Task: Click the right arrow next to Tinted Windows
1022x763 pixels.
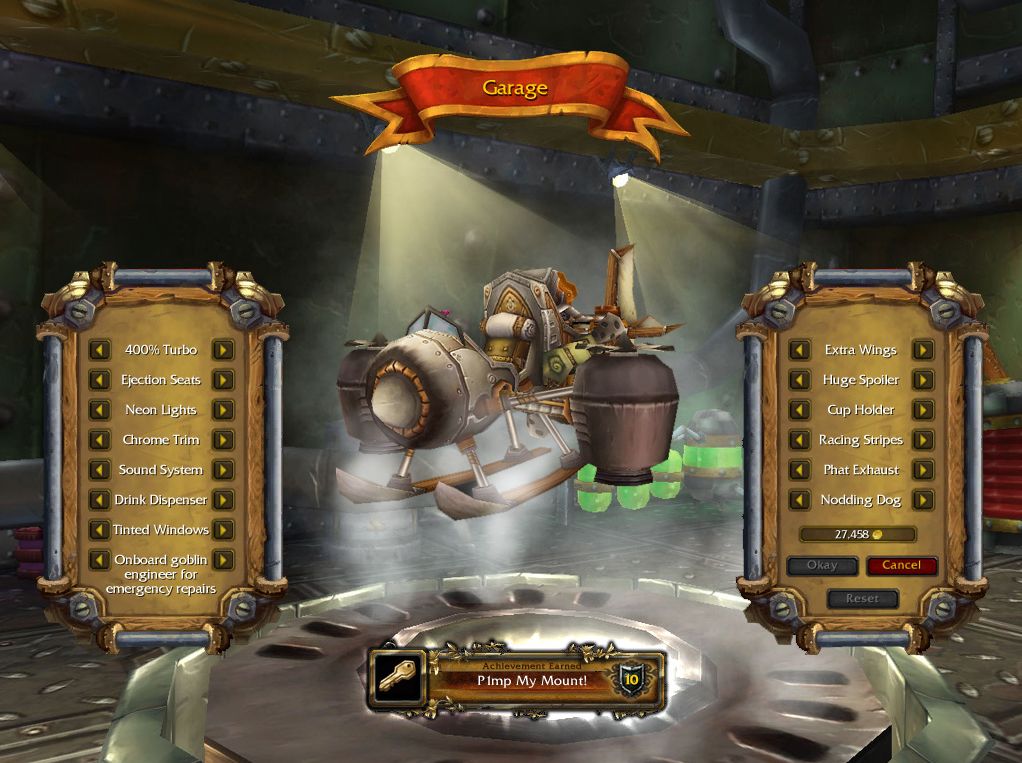Action: click(223, 530)
